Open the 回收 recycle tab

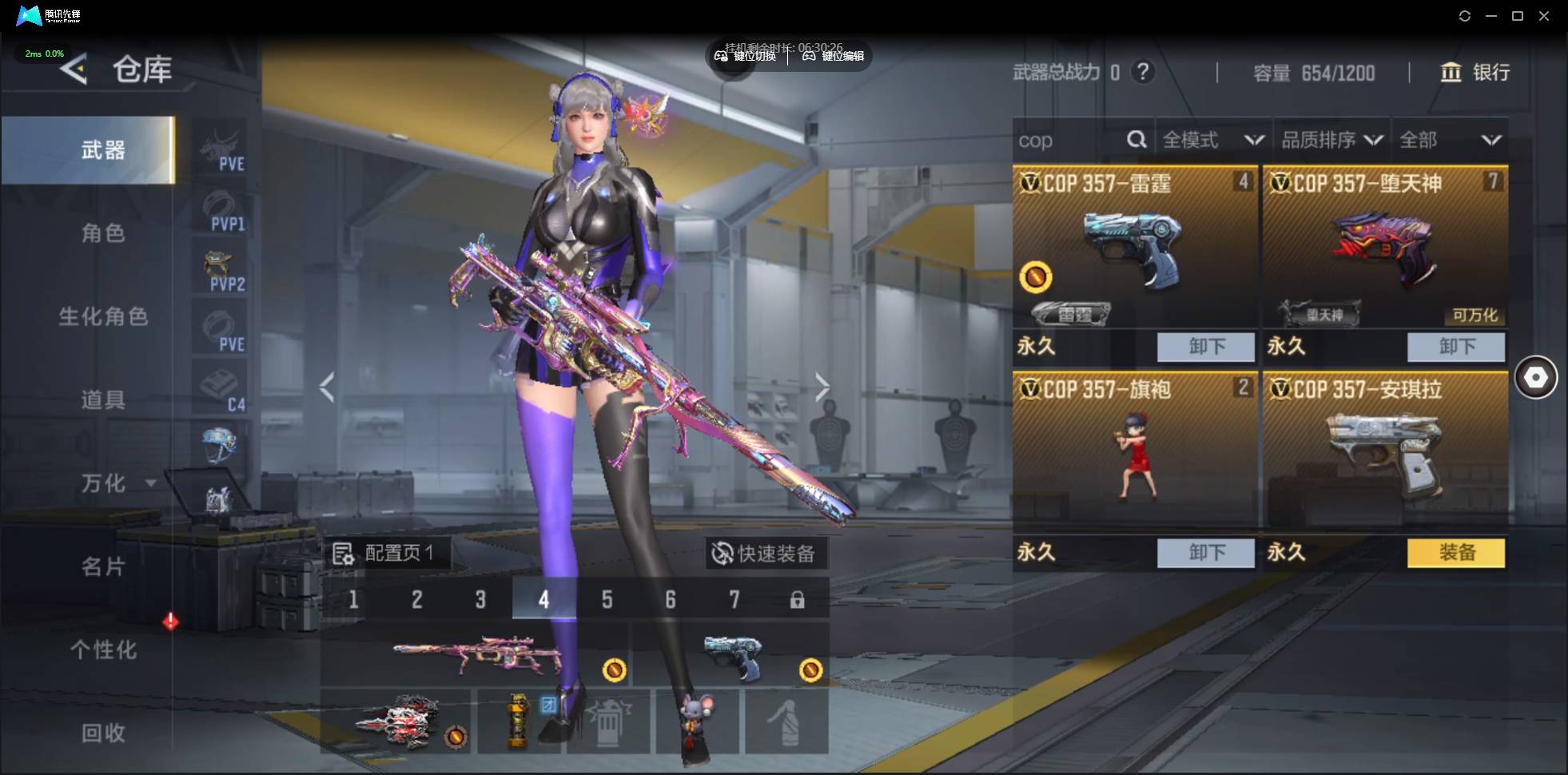coord(103,733)
